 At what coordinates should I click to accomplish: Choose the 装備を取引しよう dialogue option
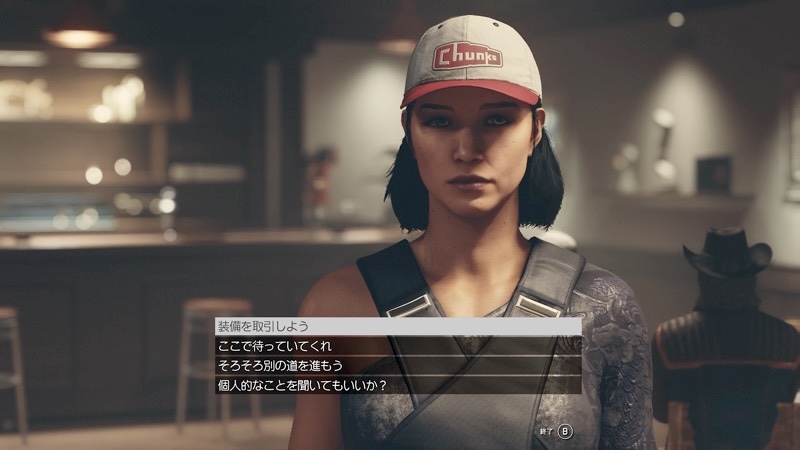click(x=264, y=326)
